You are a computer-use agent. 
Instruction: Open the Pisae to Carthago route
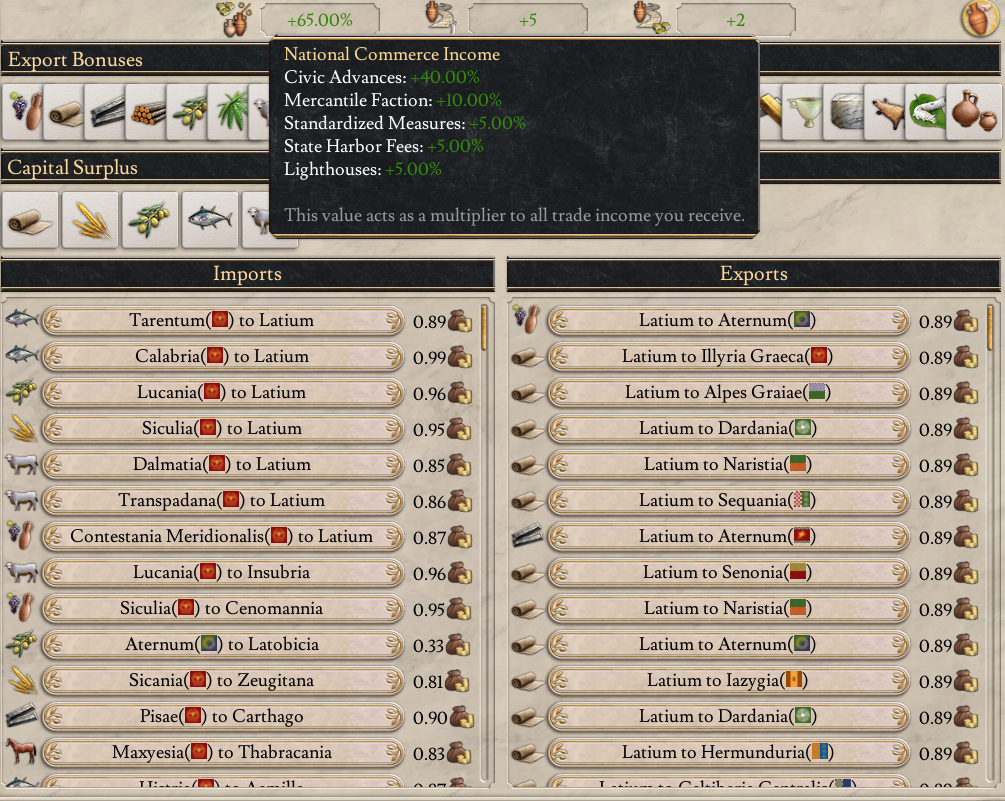pos(222,716)
